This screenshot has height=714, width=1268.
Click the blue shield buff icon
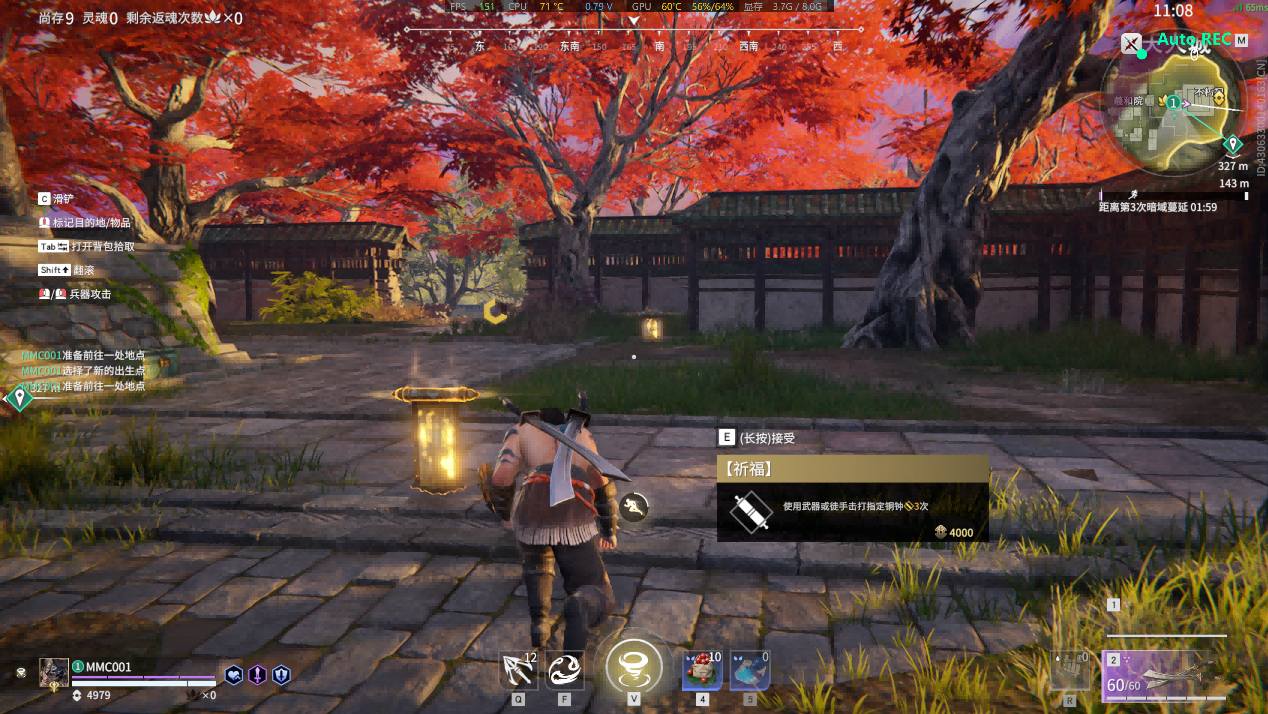(x=281, y=675)
